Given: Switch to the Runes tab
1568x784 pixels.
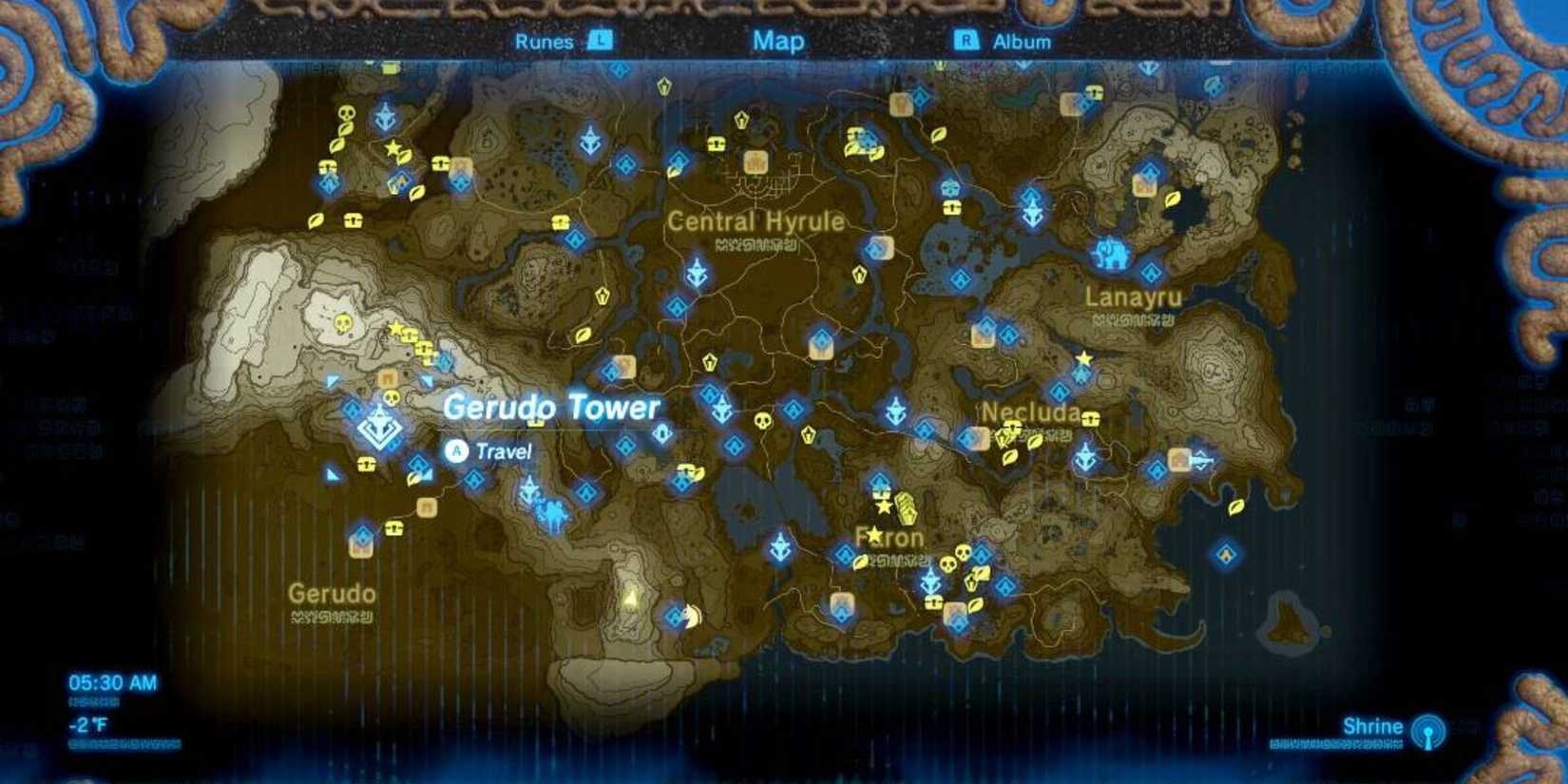Looking at the screenshot, I should coord(544,42).
